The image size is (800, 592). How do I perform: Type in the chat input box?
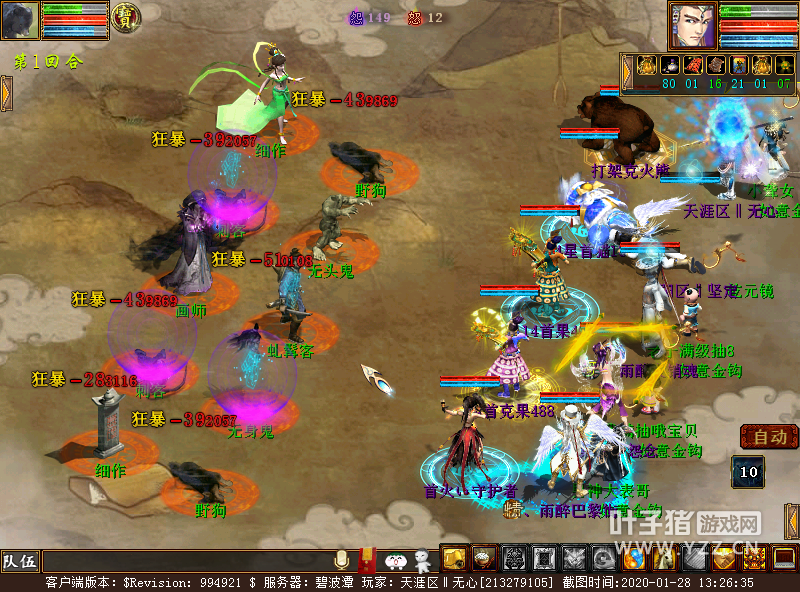coord(185,561)
